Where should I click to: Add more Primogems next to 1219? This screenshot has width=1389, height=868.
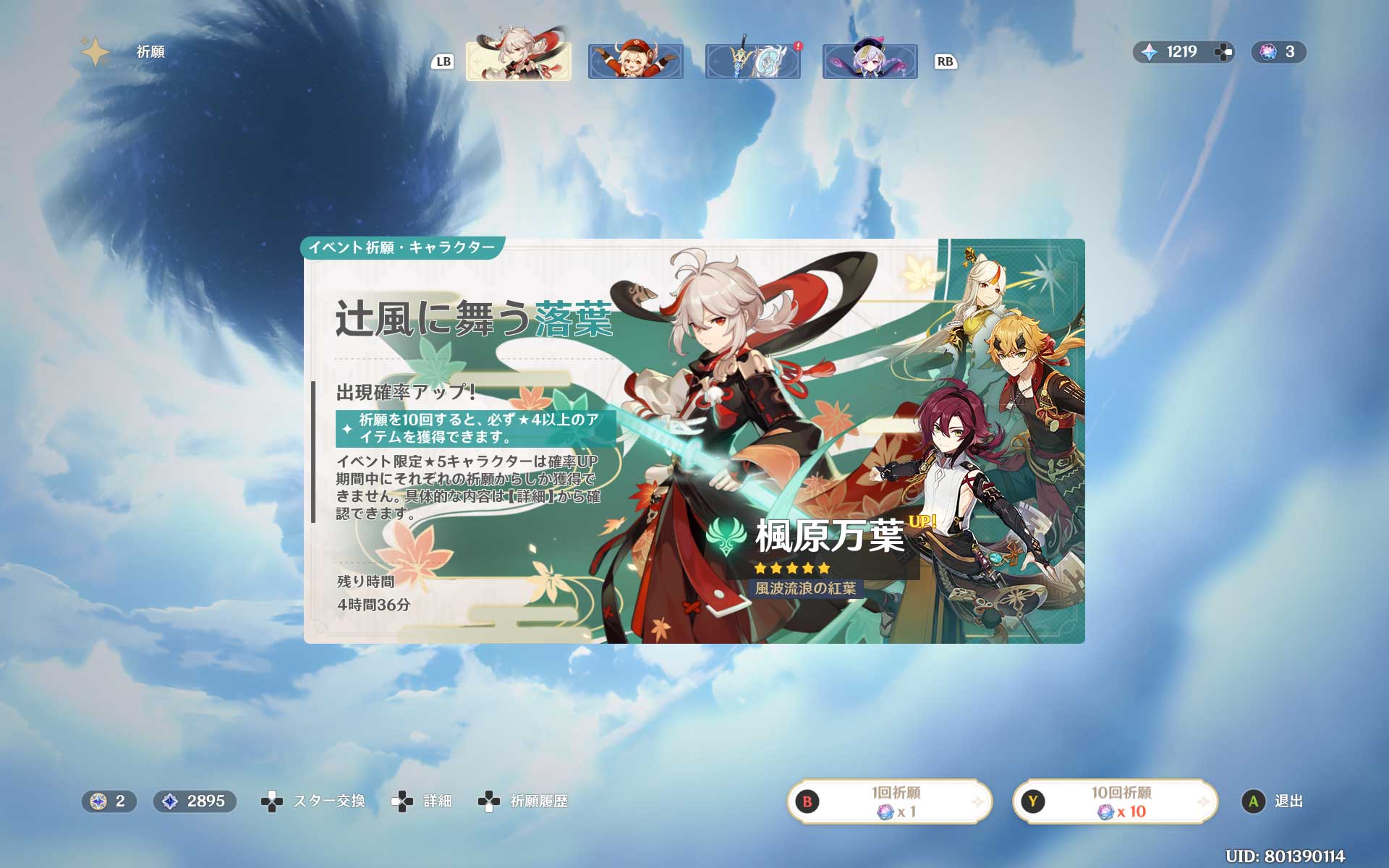click(1223, 52)
